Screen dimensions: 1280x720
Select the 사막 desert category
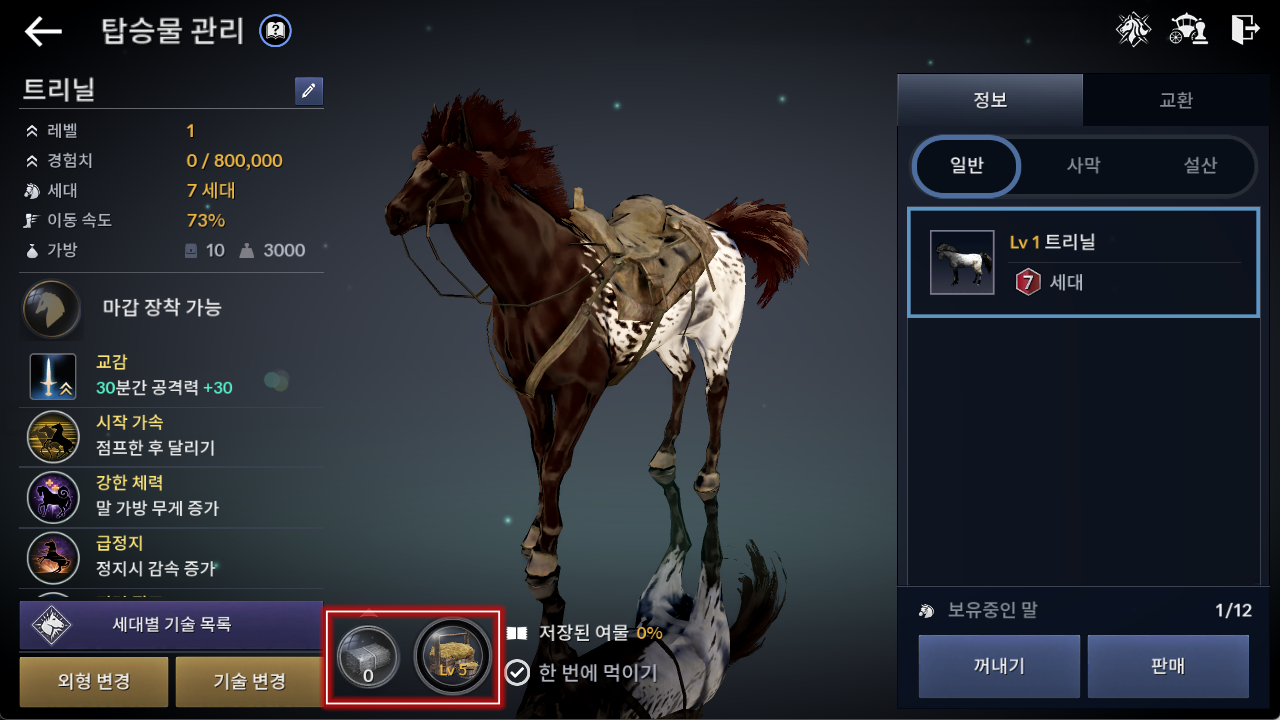point(1083,166)
